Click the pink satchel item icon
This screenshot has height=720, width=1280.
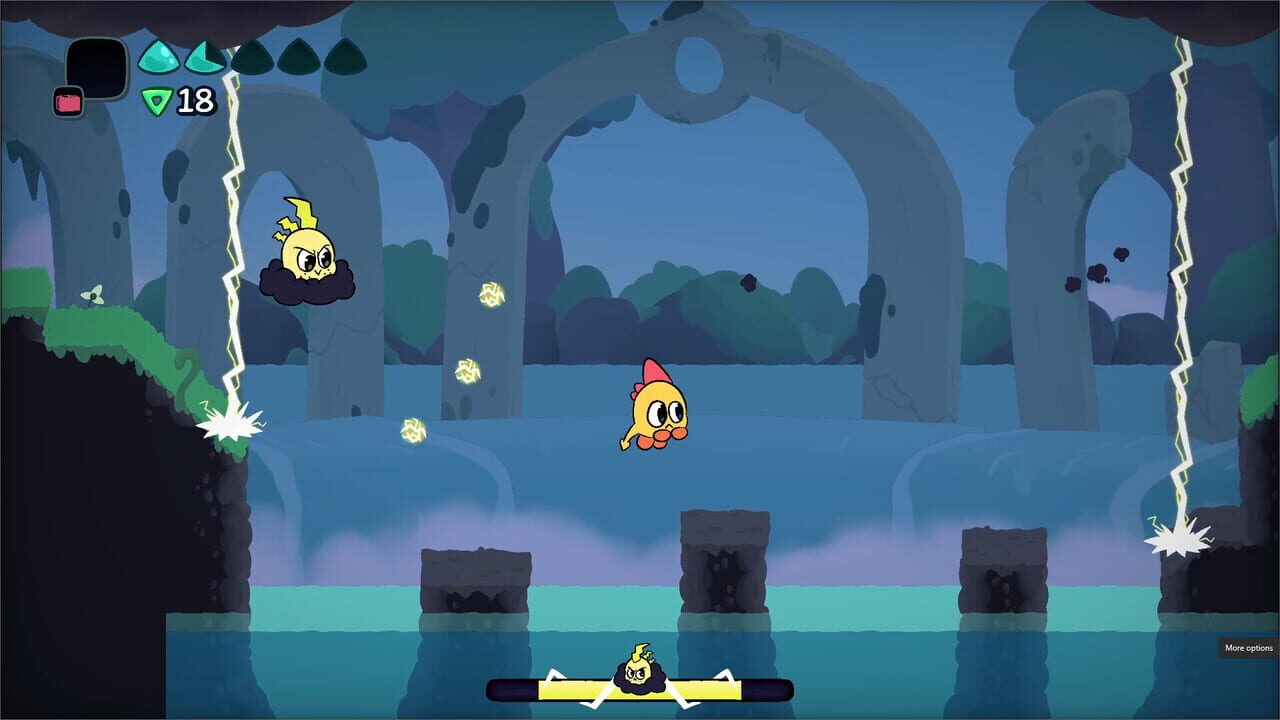(67, 101)
